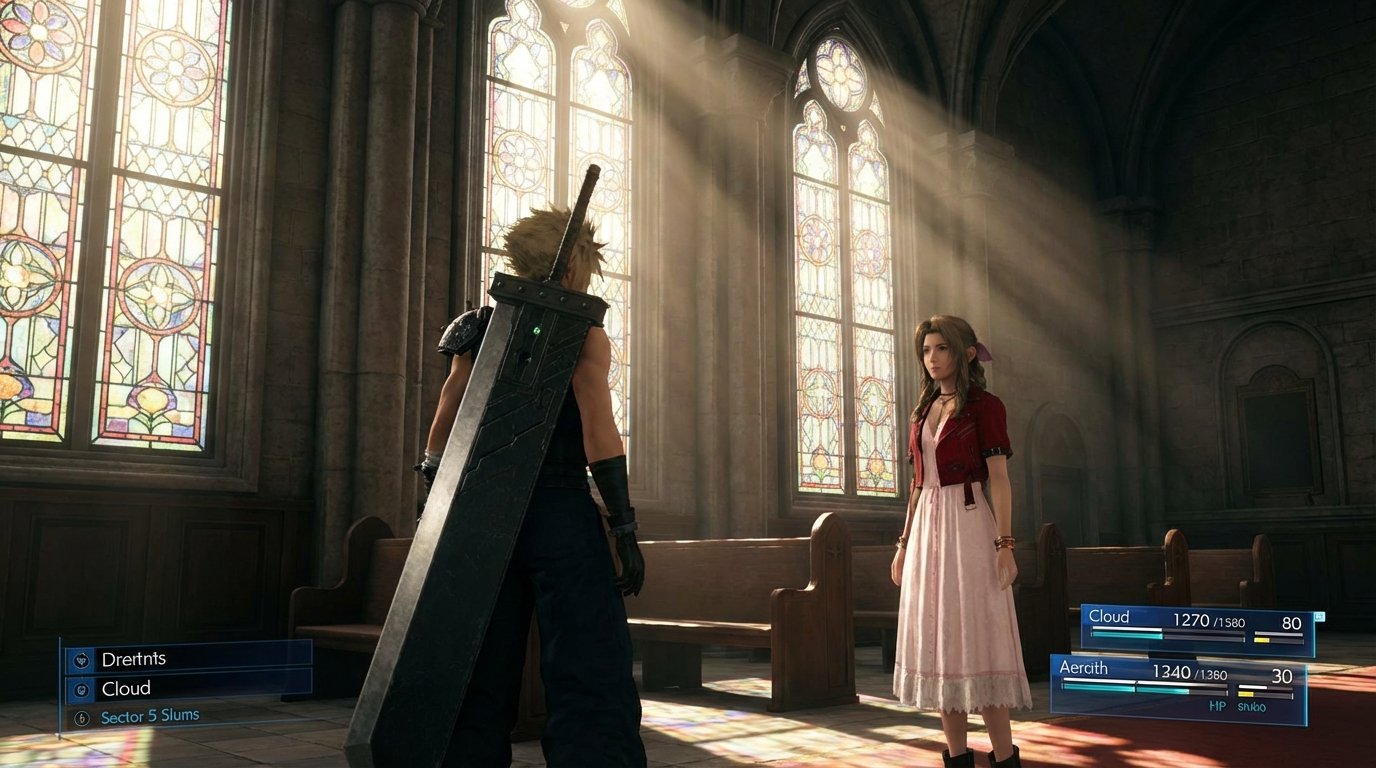Click Cloud's ATB number "80"
The image size is (1376, 768).
pos(1291,622)
